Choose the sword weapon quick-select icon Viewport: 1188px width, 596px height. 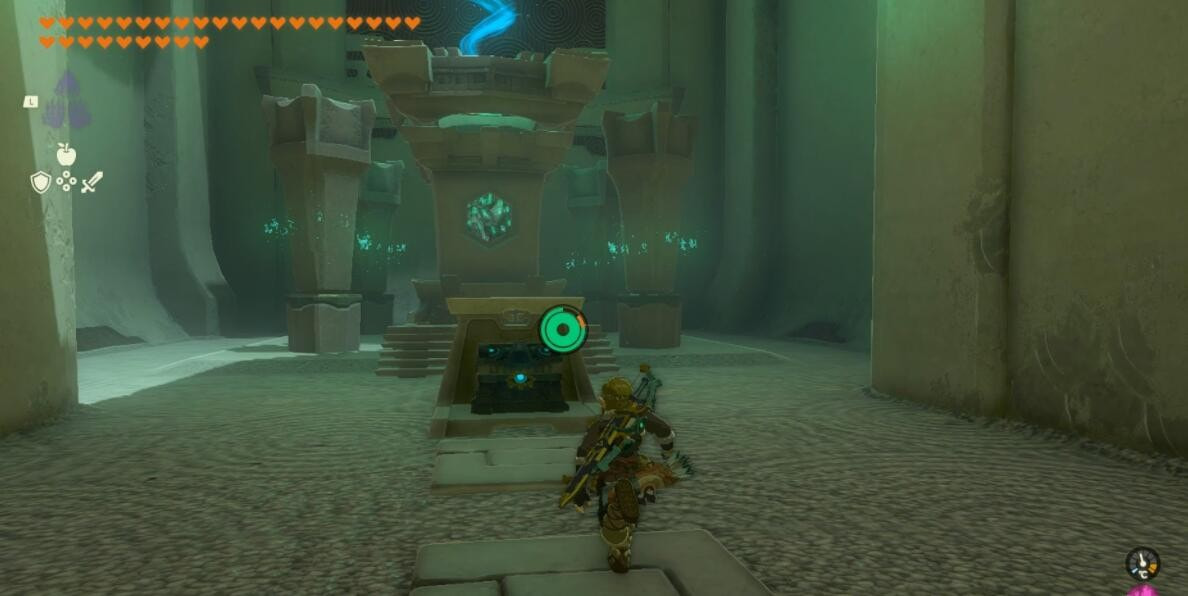pos(91,182)
